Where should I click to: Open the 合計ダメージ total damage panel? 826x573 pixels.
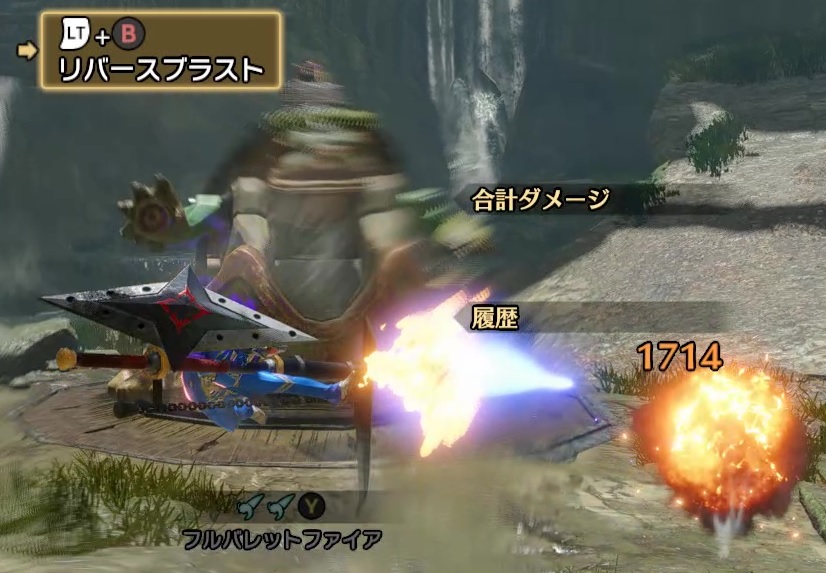click(x=540, y=199)
